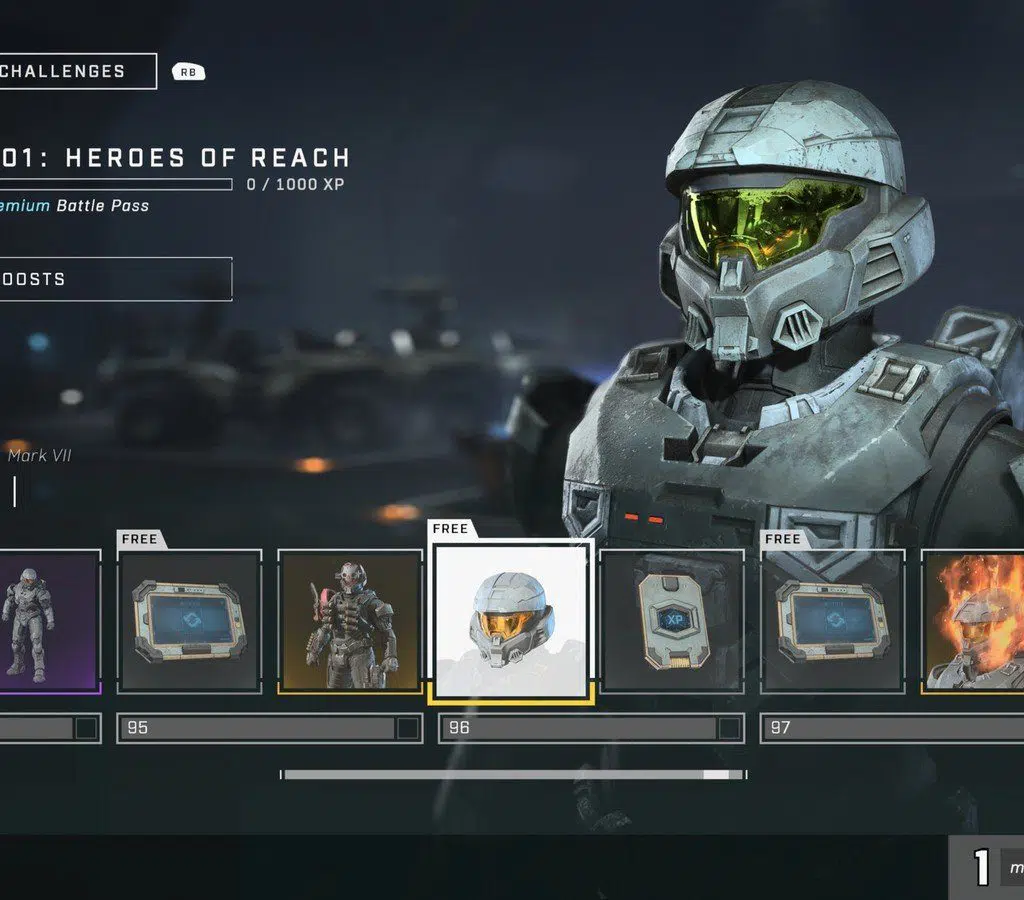Pick the highlighted free helmet at tier 96
The width and height of the screenshot is (1024, 900).
511,621
